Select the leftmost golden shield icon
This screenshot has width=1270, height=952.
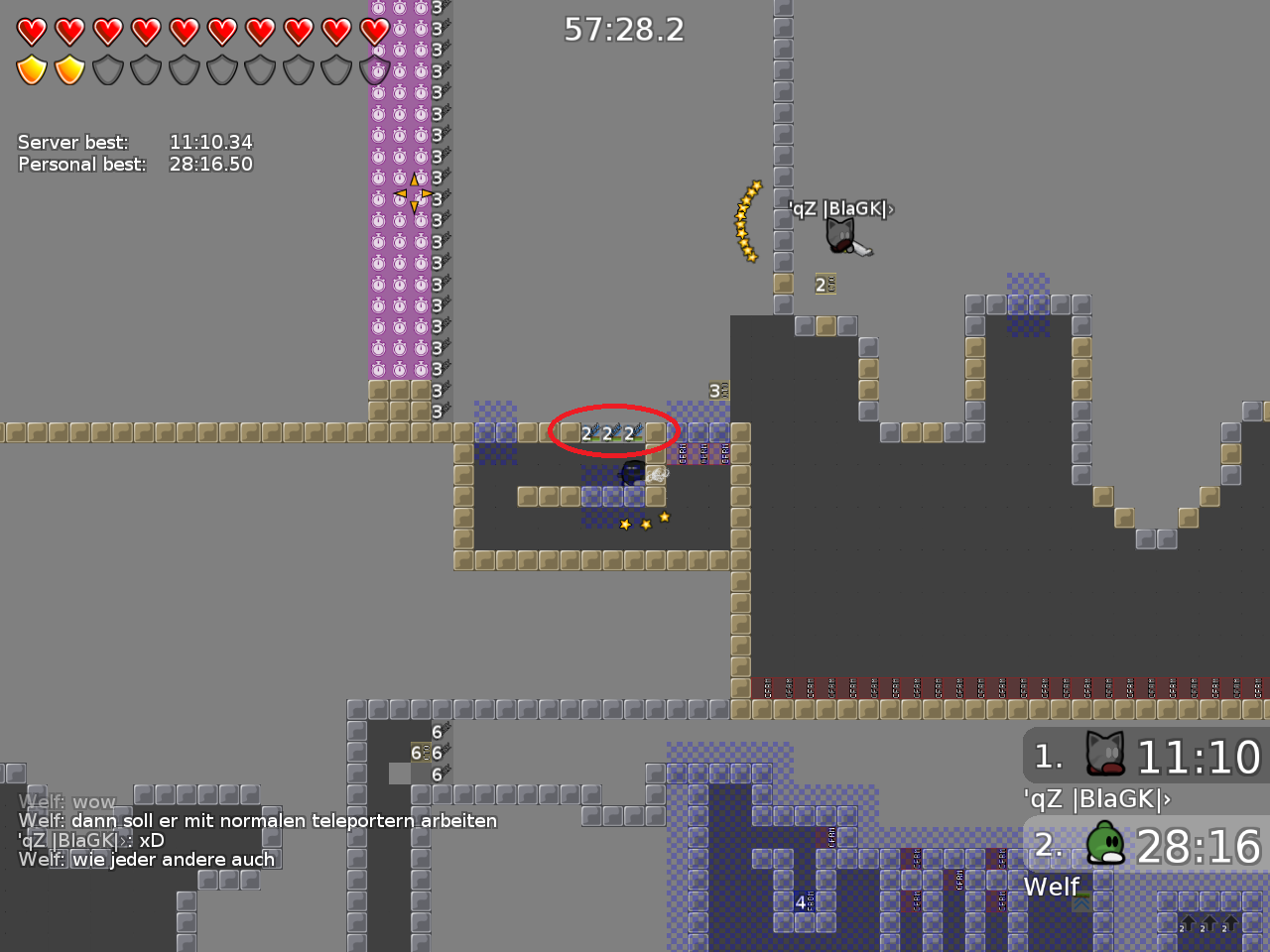tap(30, 69)
